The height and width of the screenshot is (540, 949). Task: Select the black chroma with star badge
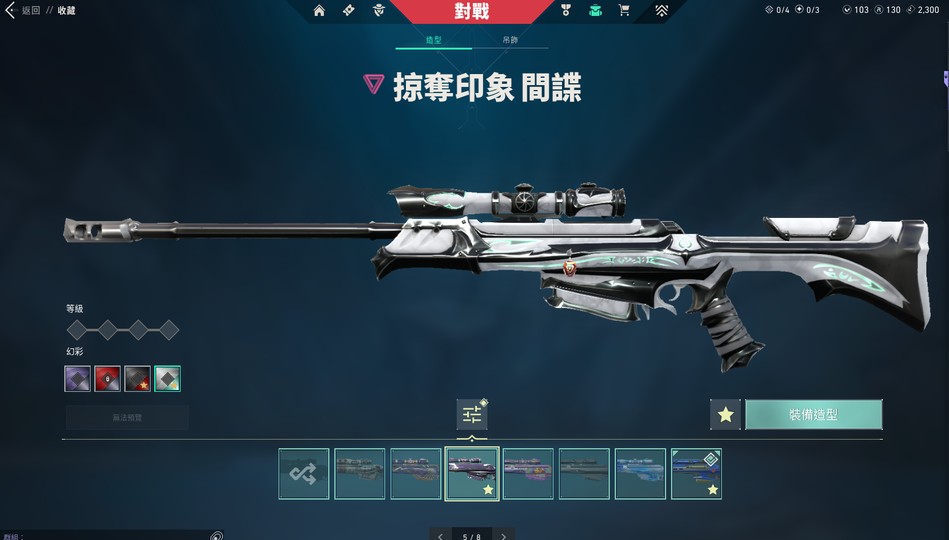click(x=138, y=379)
